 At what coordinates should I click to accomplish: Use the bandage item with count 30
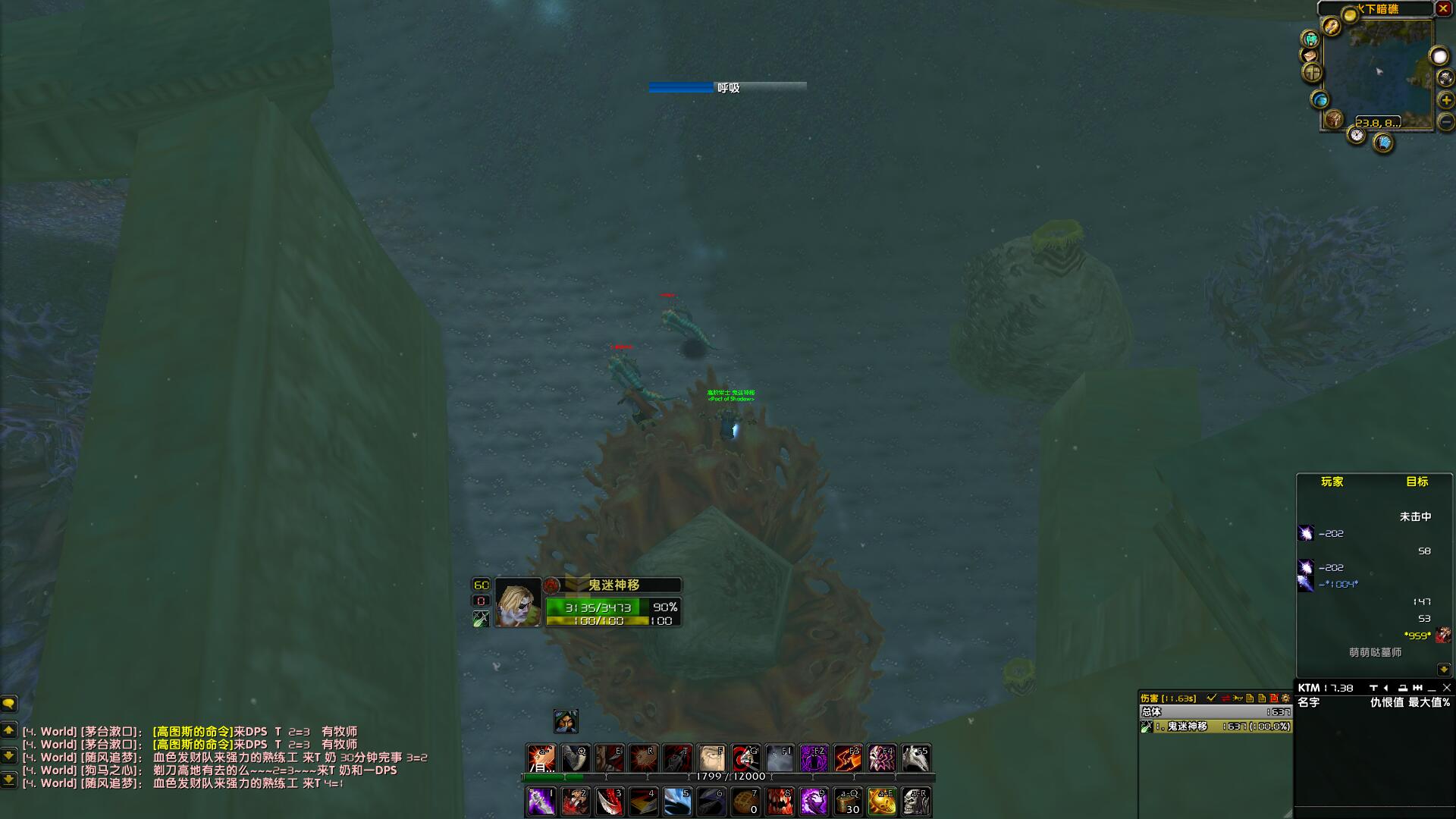[x=848, y=802]
